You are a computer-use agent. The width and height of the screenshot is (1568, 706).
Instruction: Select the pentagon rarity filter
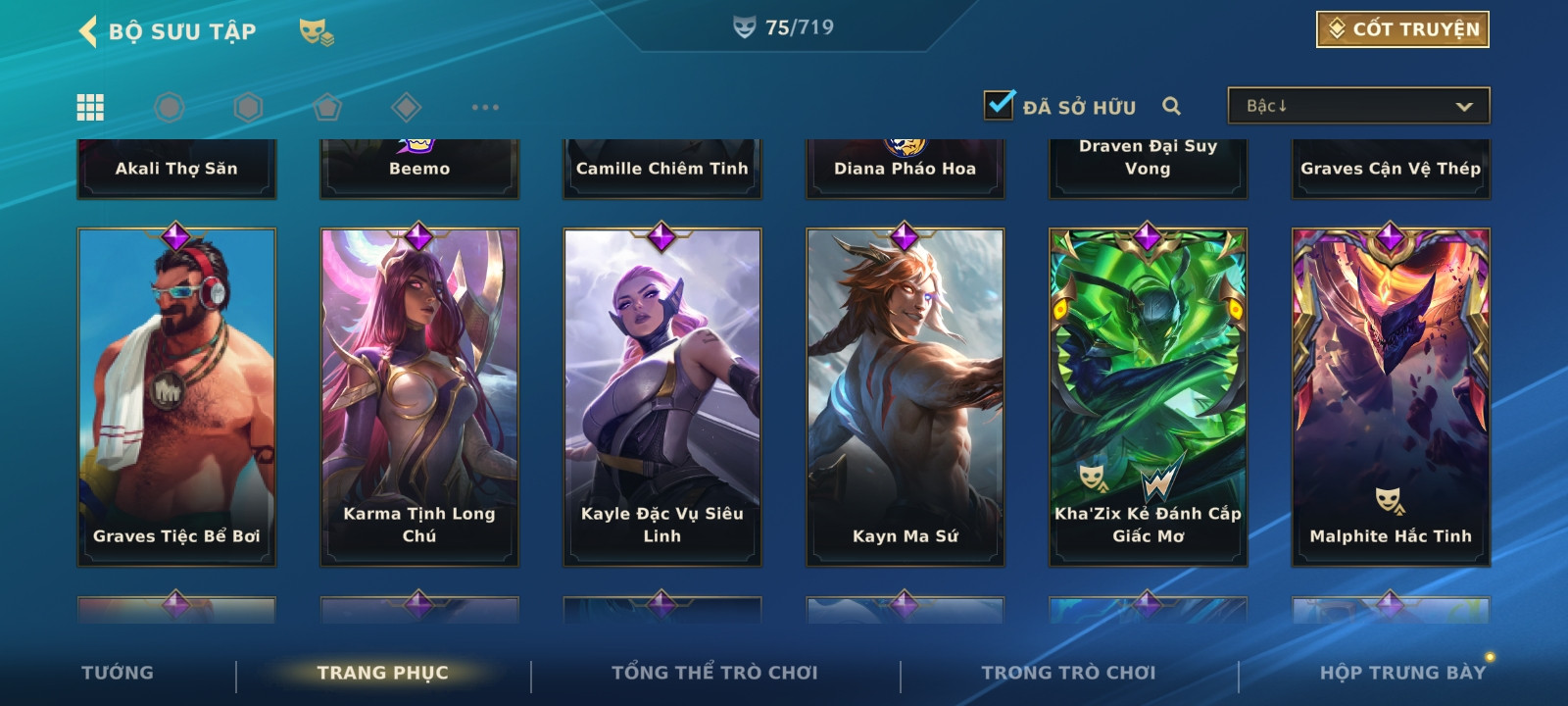pos(327,107)
